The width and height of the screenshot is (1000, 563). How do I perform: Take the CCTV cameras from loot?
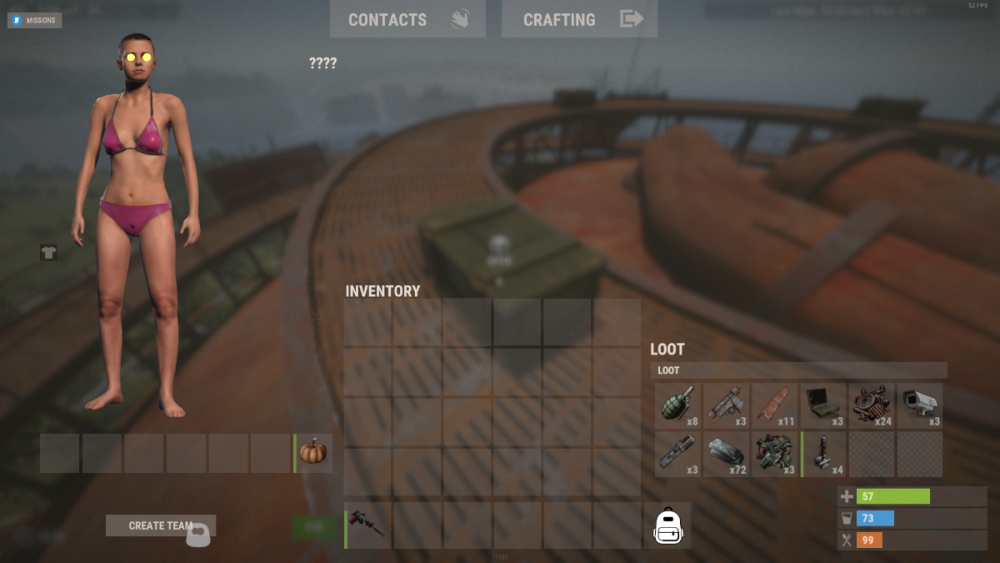pos(920,406)
